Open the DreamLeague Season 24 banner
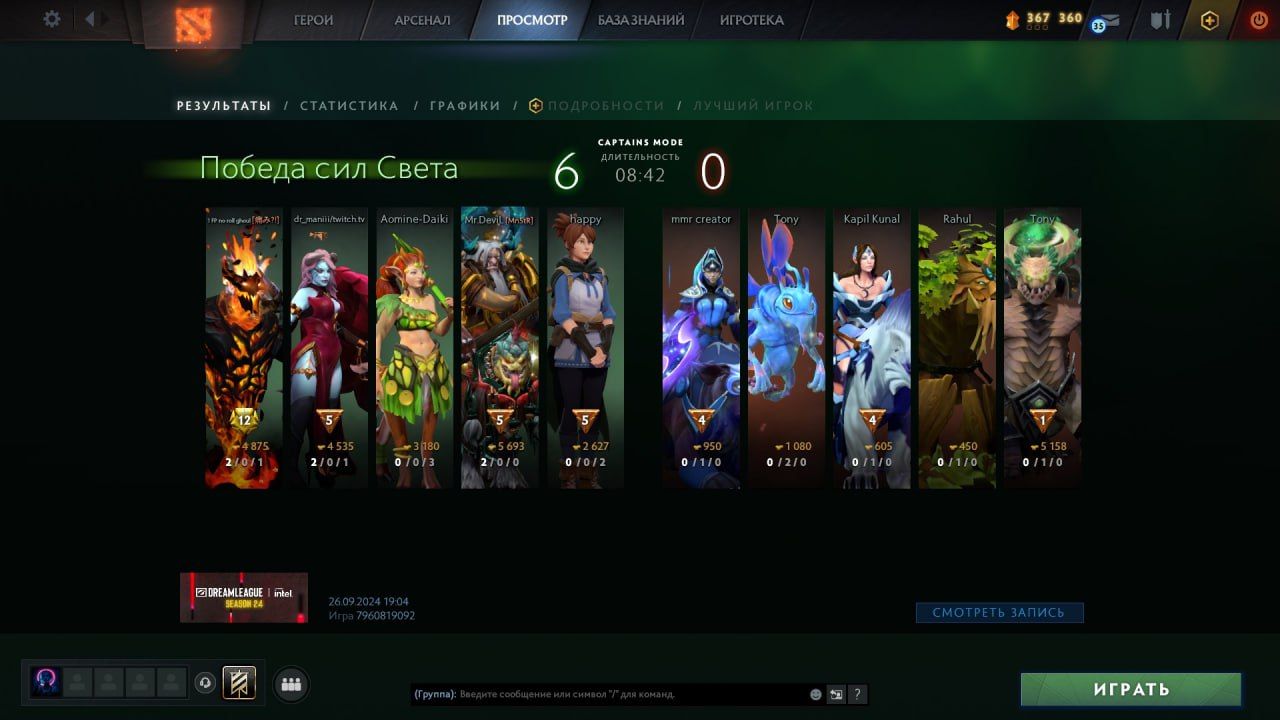The height and width of the screenshot is (720, 1280). coord(244,597)
